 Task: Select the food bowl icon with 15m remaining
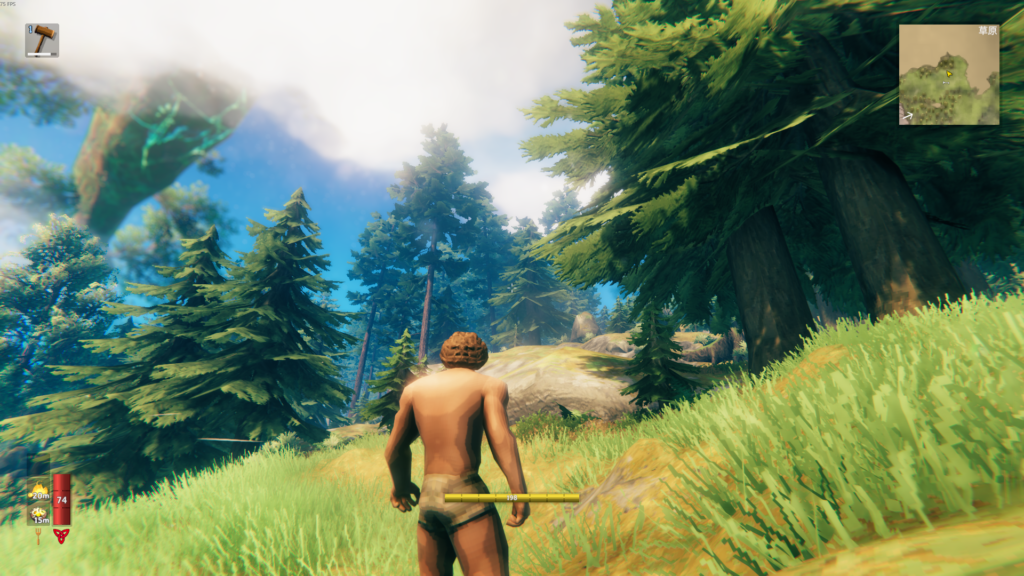coord(39,513)
